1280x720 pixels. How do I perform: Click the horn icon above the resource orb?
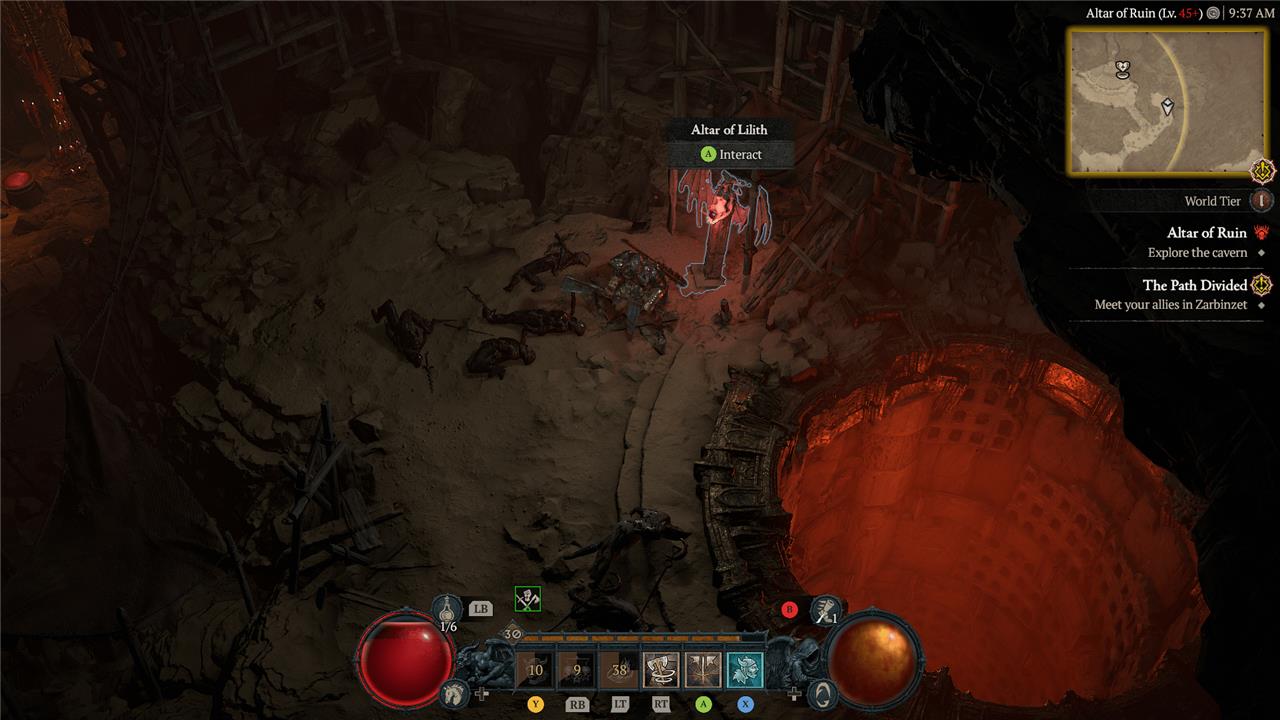click(825, 607)
